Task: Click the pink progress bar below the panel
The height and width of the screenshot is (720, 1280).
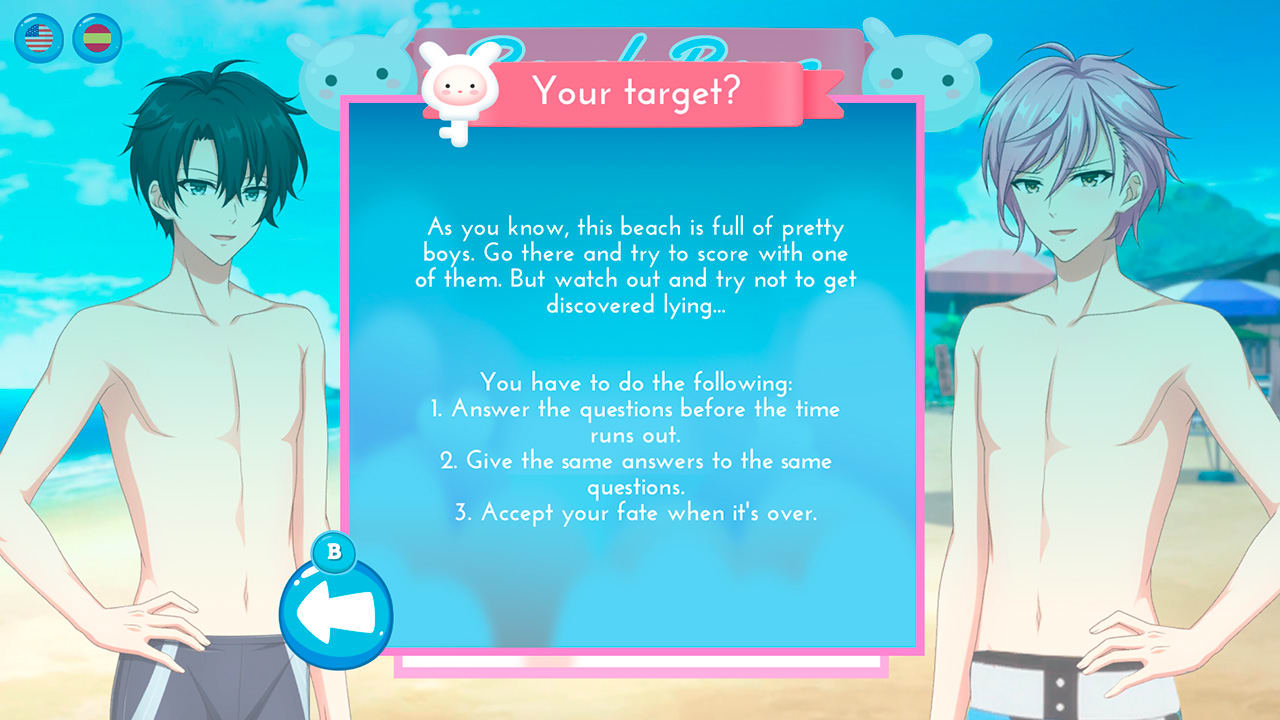Action: (x=640, y=666)
